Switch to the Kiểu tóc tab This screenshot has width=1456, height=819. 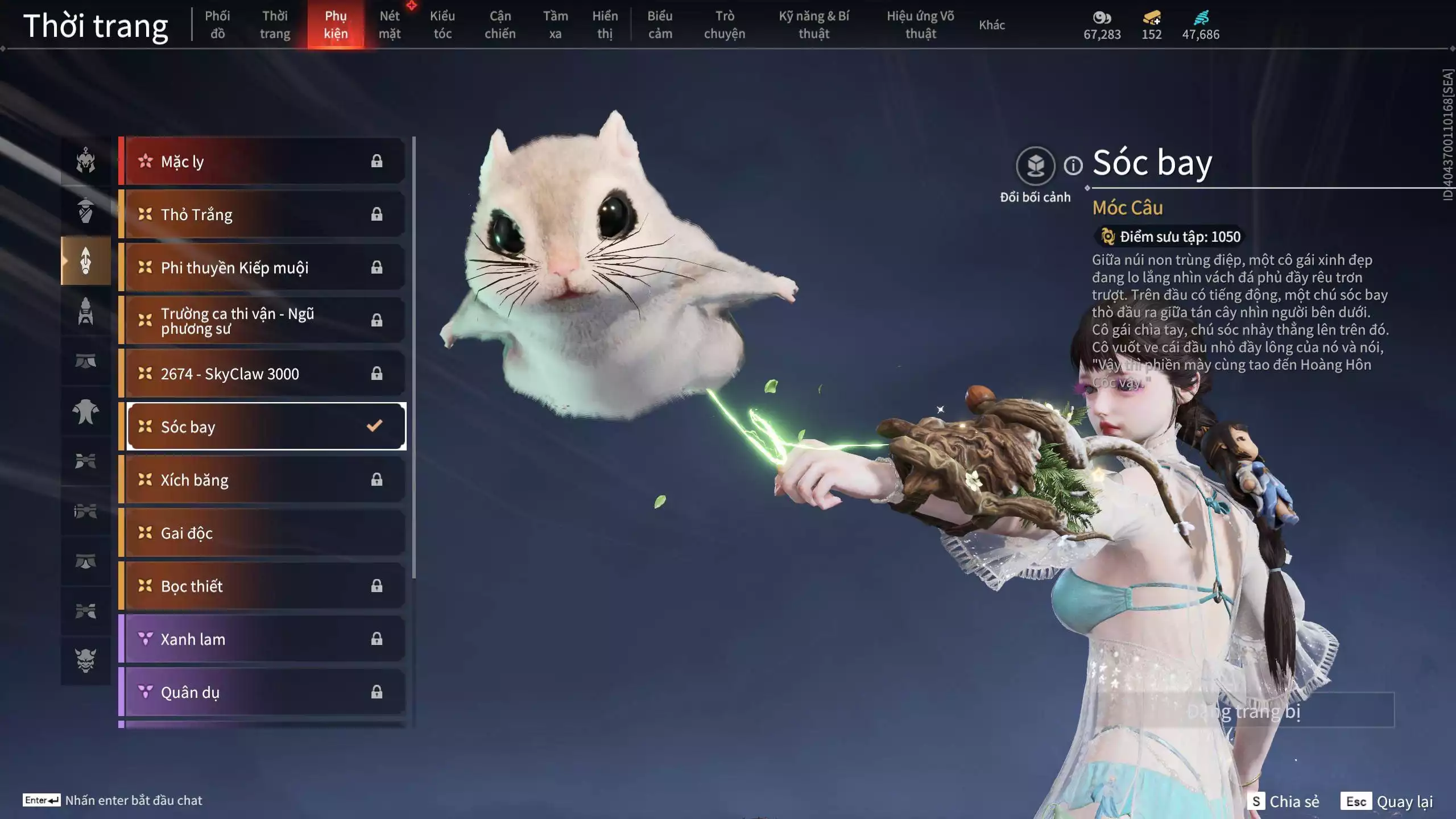click(x=443, y=24)
